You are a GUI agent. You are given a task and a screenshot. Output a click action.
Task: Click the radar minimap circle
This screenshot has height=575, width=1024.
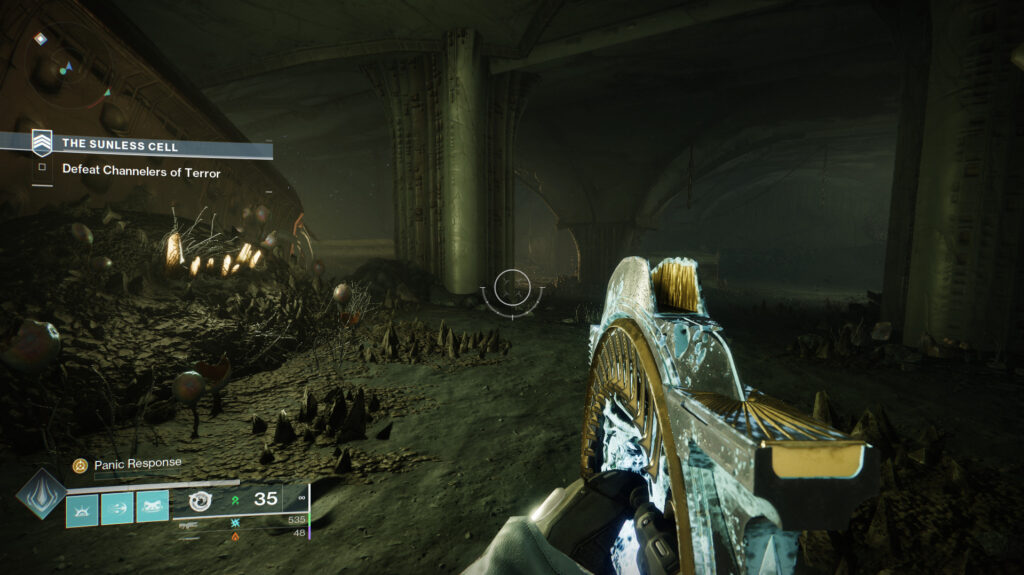click(x=68, y=66)
